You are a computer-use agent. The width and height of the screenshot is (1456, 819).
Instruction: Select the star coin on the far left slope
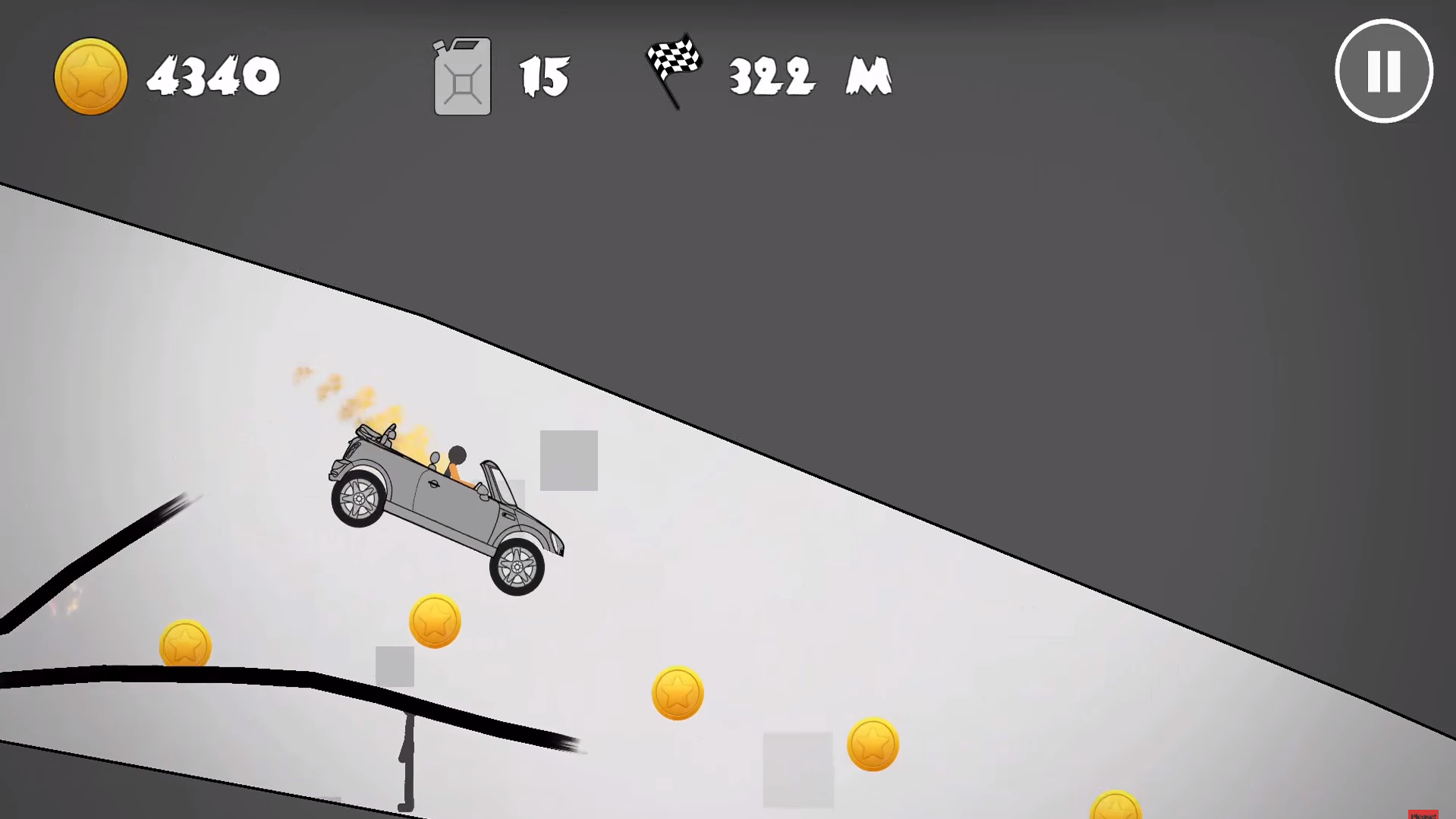tap(184, 644)
